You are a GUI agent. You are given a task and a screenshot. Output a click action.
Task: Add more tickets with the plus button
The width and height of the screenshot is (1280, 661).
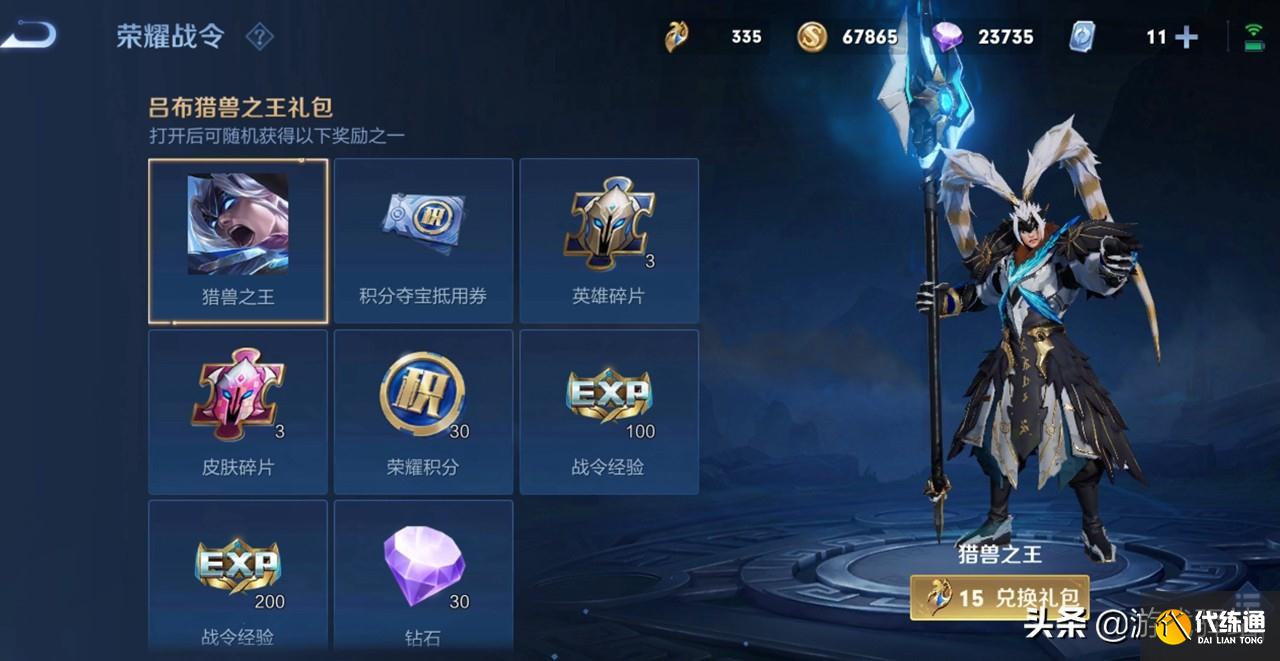[1187, 38]
